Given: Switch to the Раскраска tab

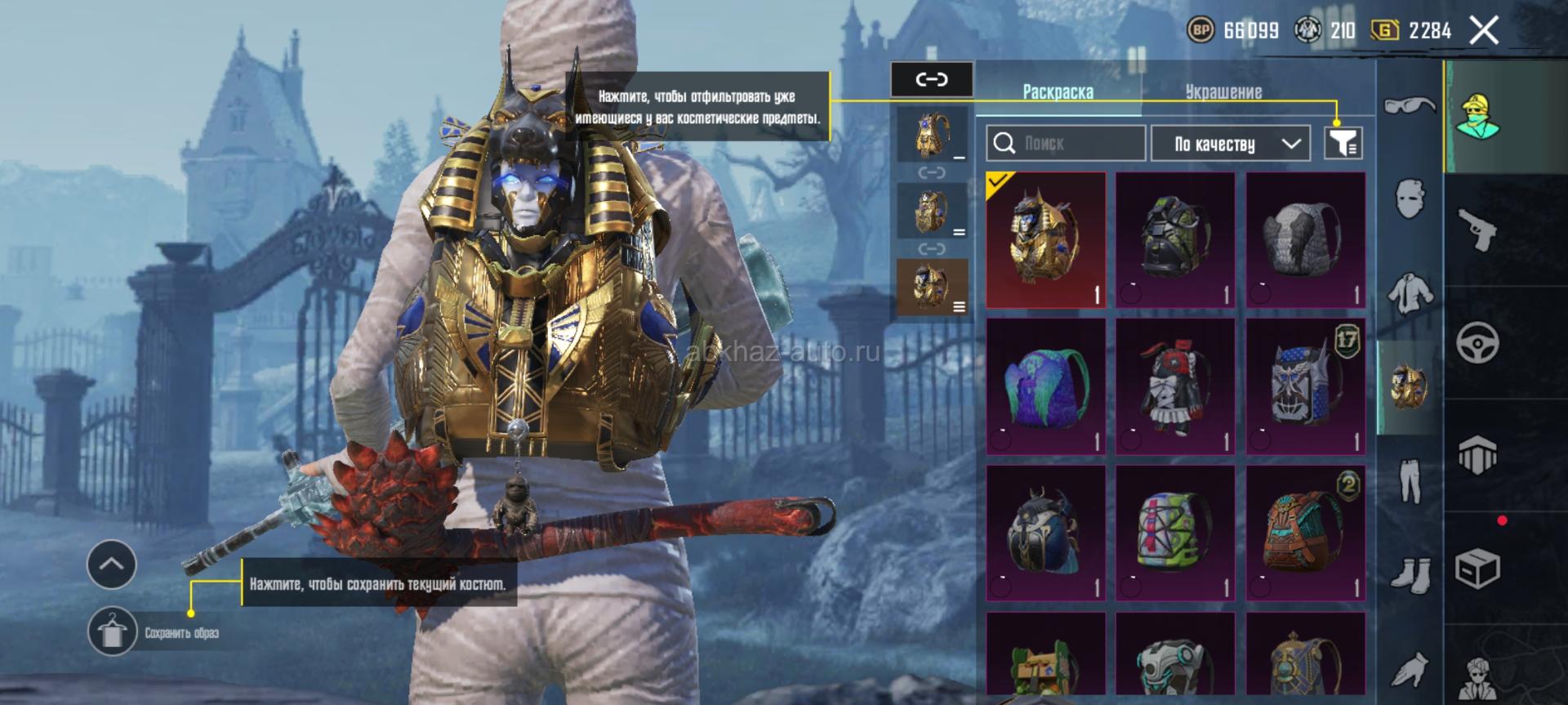Looking at the screenshot, I should (1058, 91).
